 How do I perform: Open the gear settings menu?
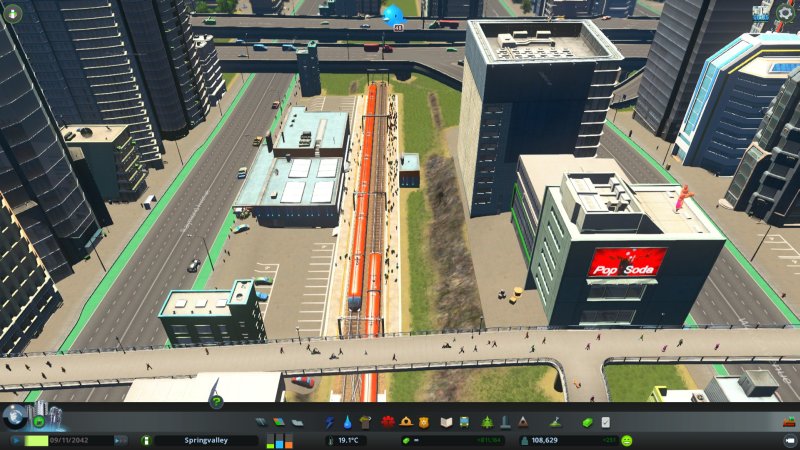coord(787,14)
